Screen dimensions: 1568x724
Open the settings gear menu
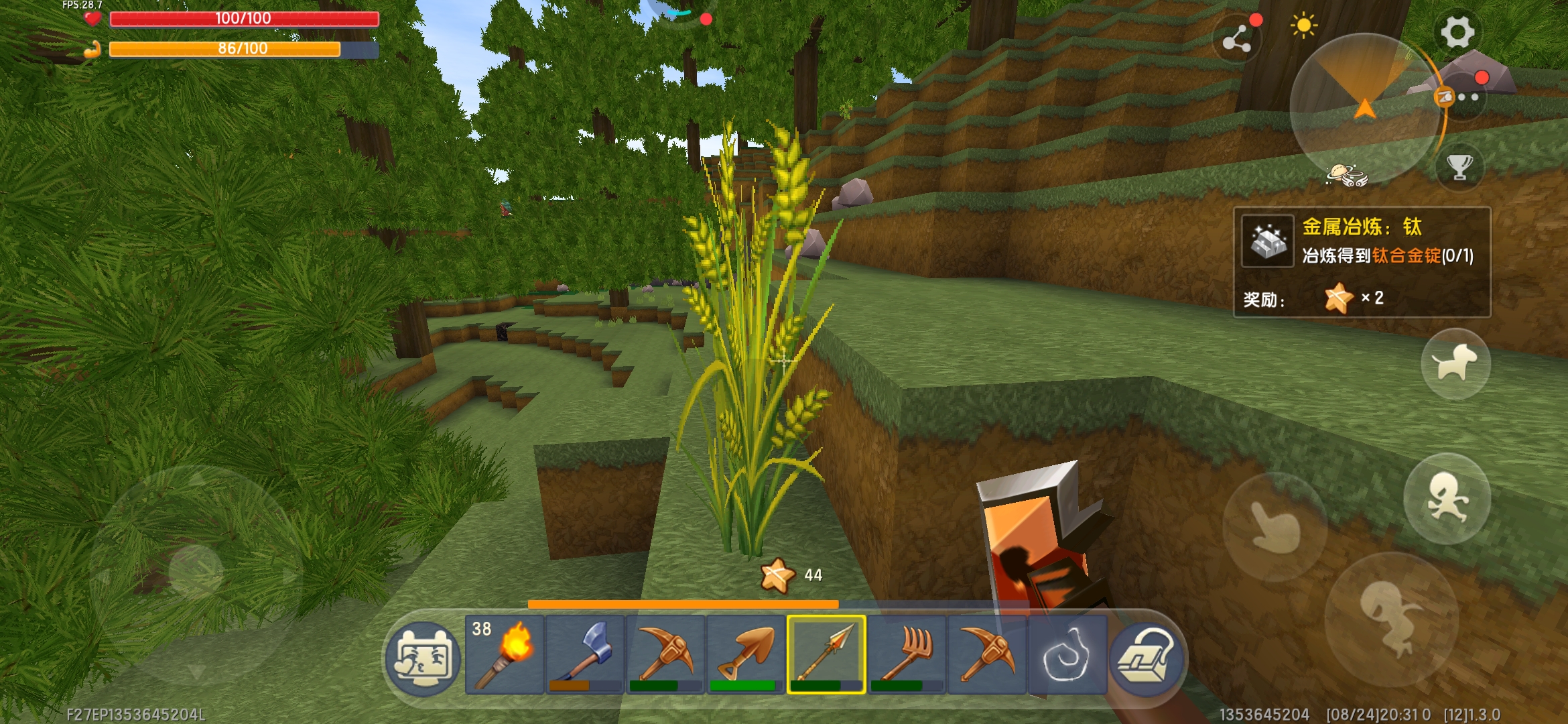pos(1457,32)
